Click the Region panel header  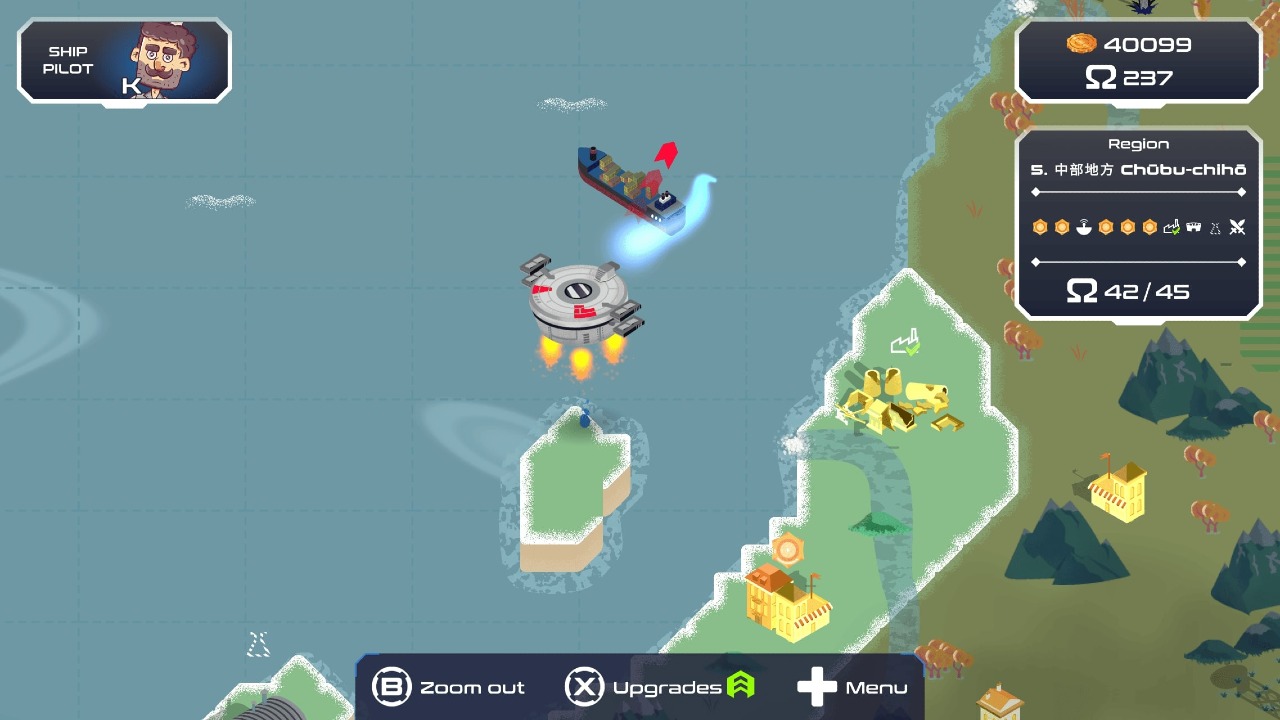[1138, 143]
